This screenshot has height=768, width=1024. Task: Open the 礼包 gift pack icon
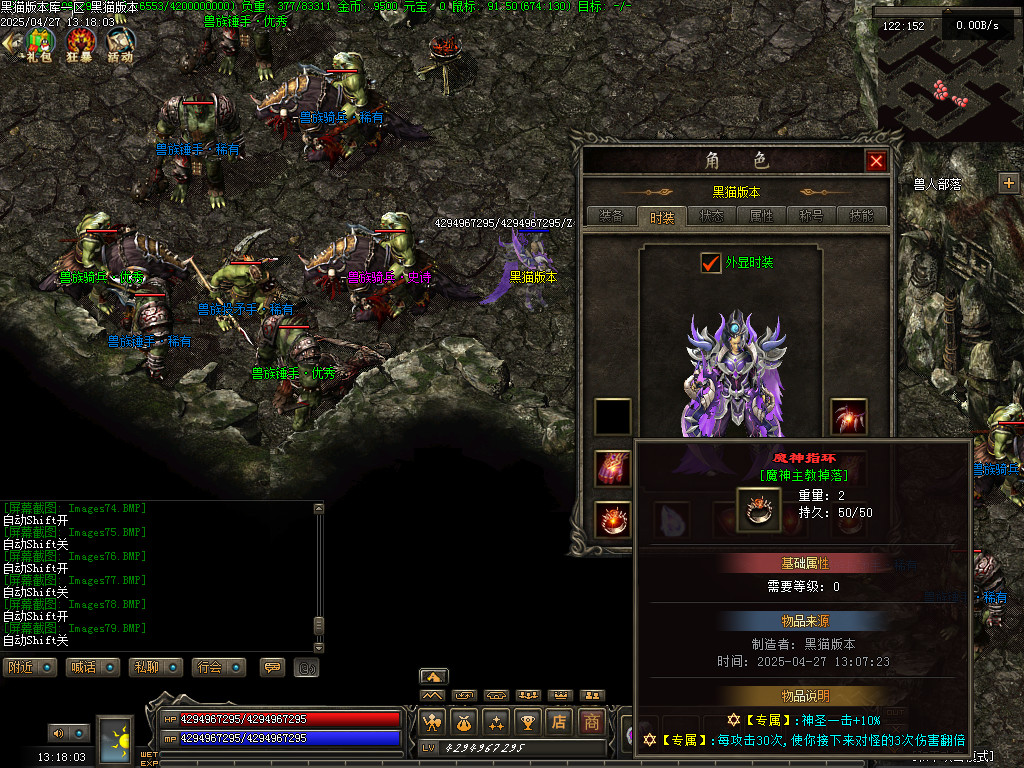point(39,45)
